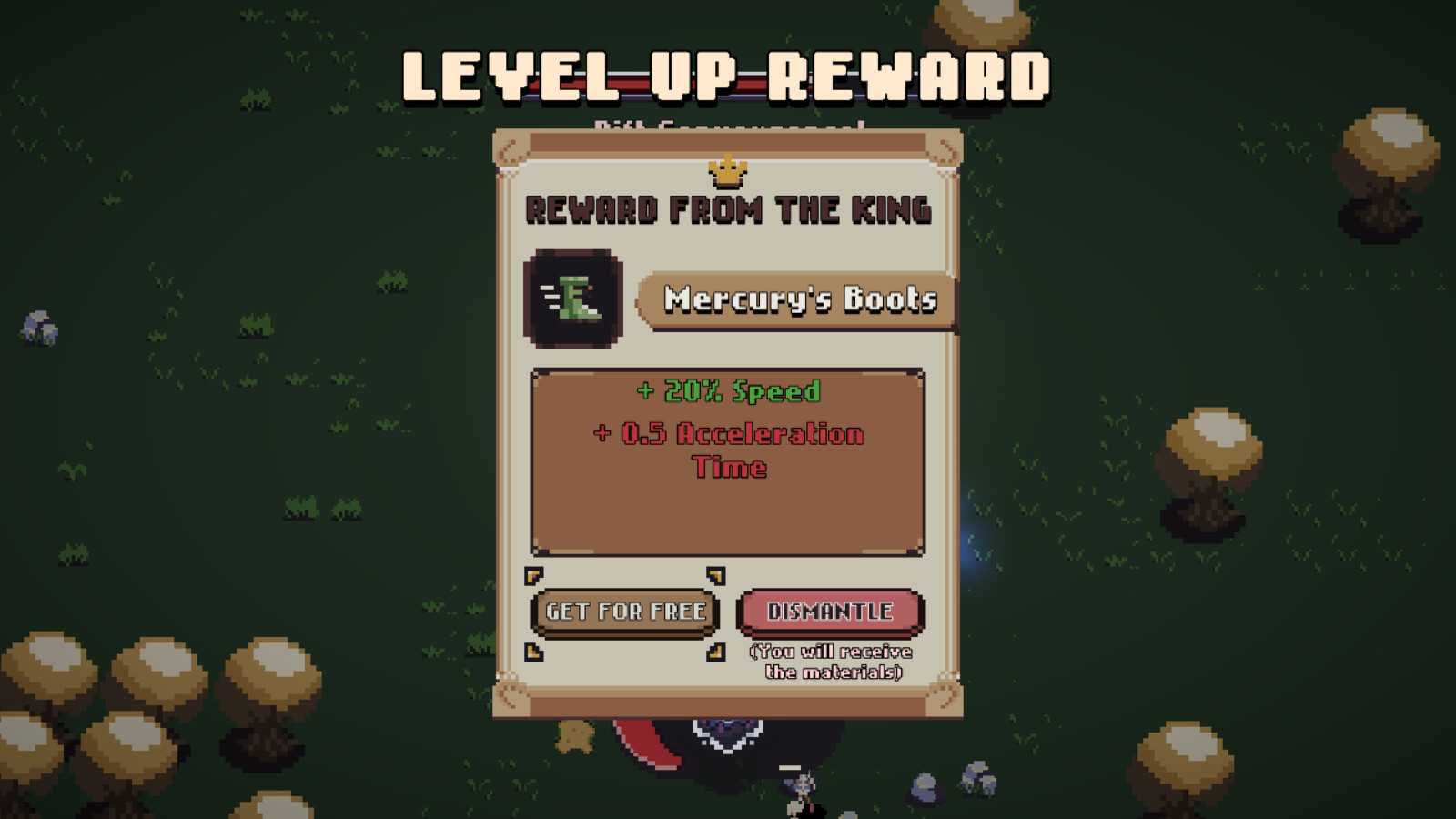Image resolution: width=1456 pixels, height=819 pixels.
Task: Click the Mercury's Boots name plate
Action: pos(799,298)
